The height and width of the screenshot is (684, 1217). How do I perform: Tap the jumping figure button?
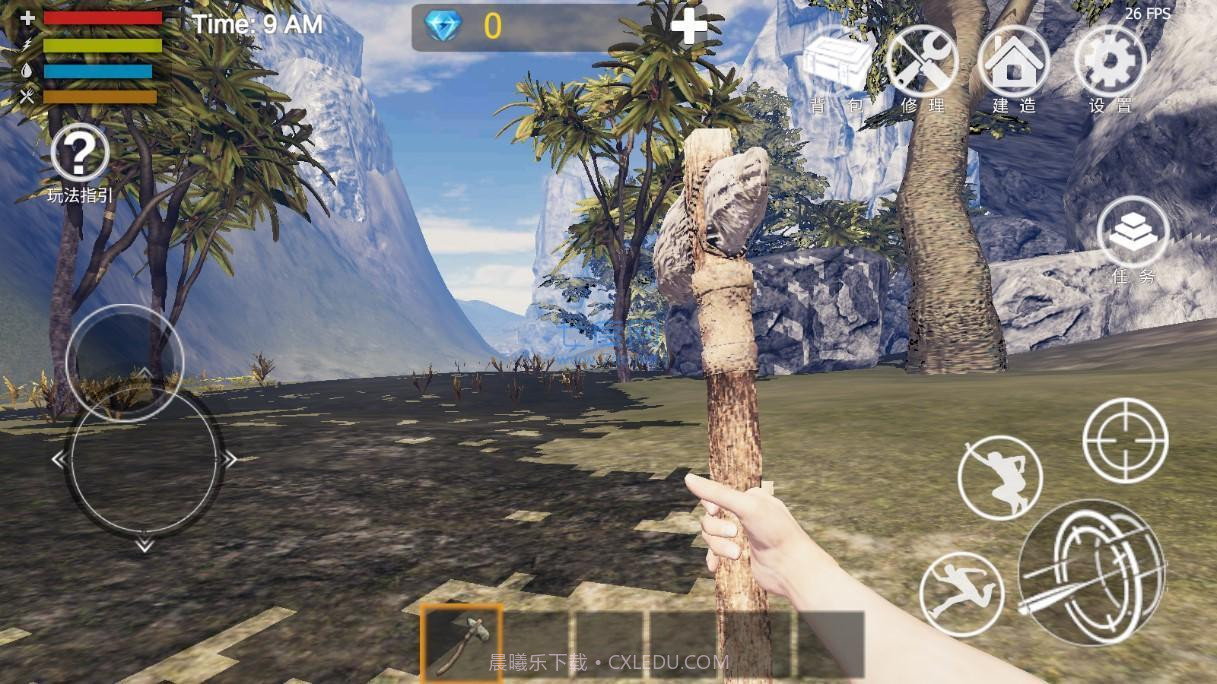[x=999, y=476]
